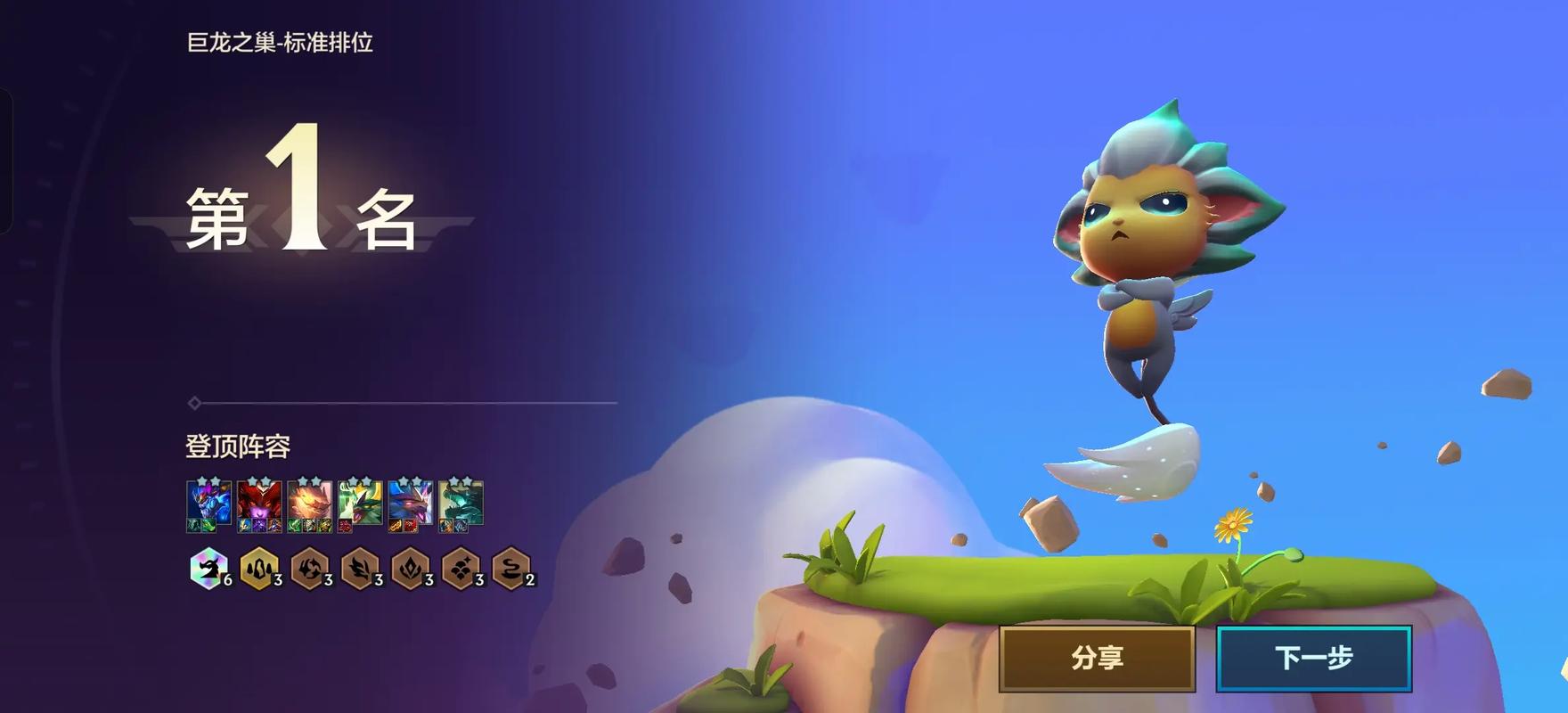View the bronze swirl trait icon
Viewport: 1568px width, 713px height.
tap(309, 569)
